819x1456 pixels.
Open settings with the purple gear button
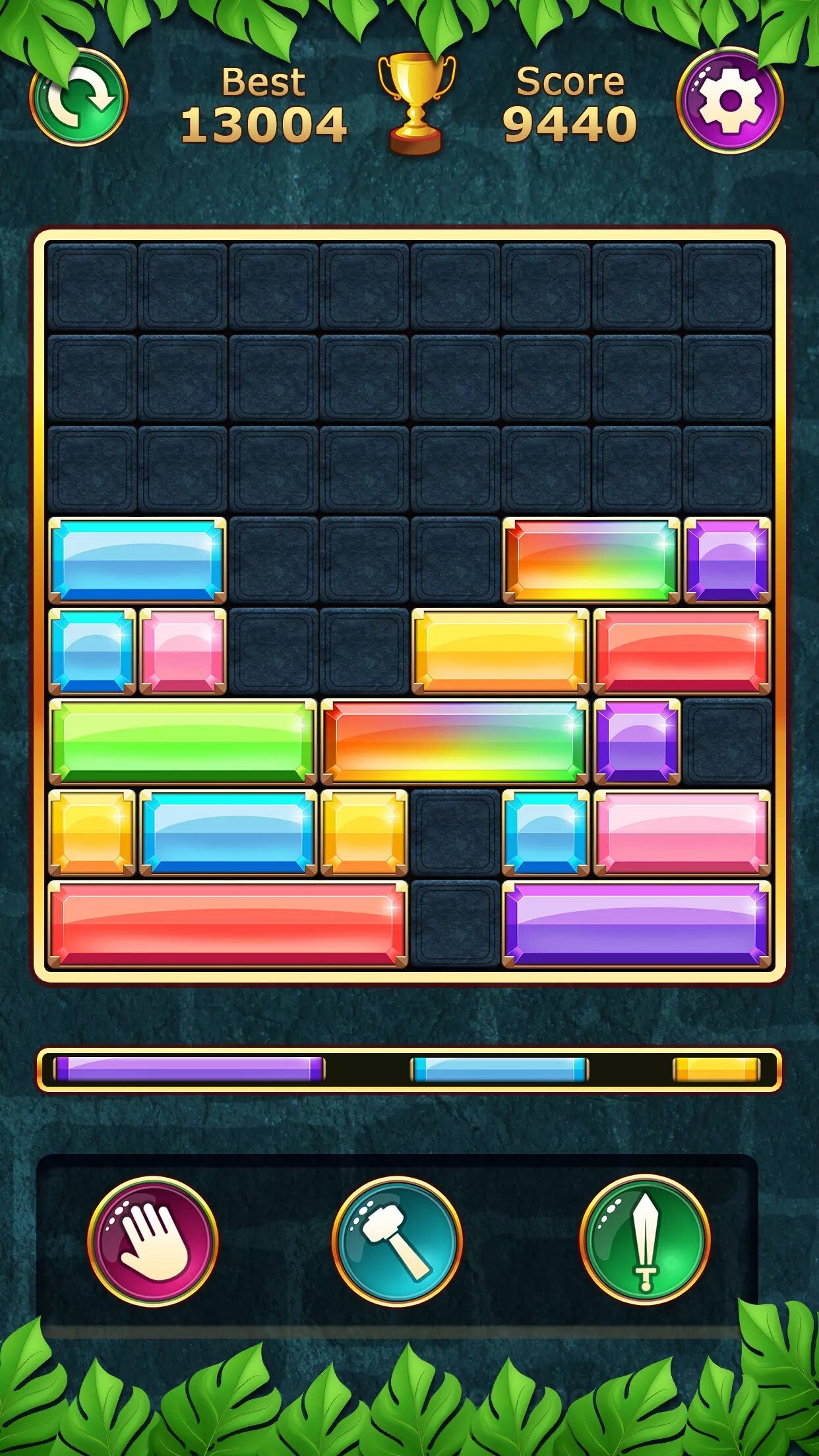[730, 100]
